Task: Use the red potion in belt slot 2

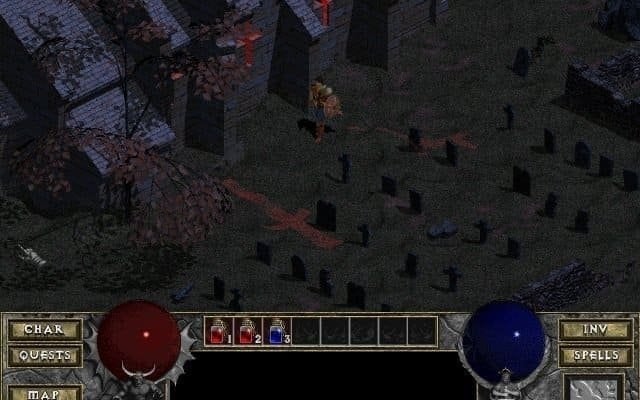Action: point(248,331)
